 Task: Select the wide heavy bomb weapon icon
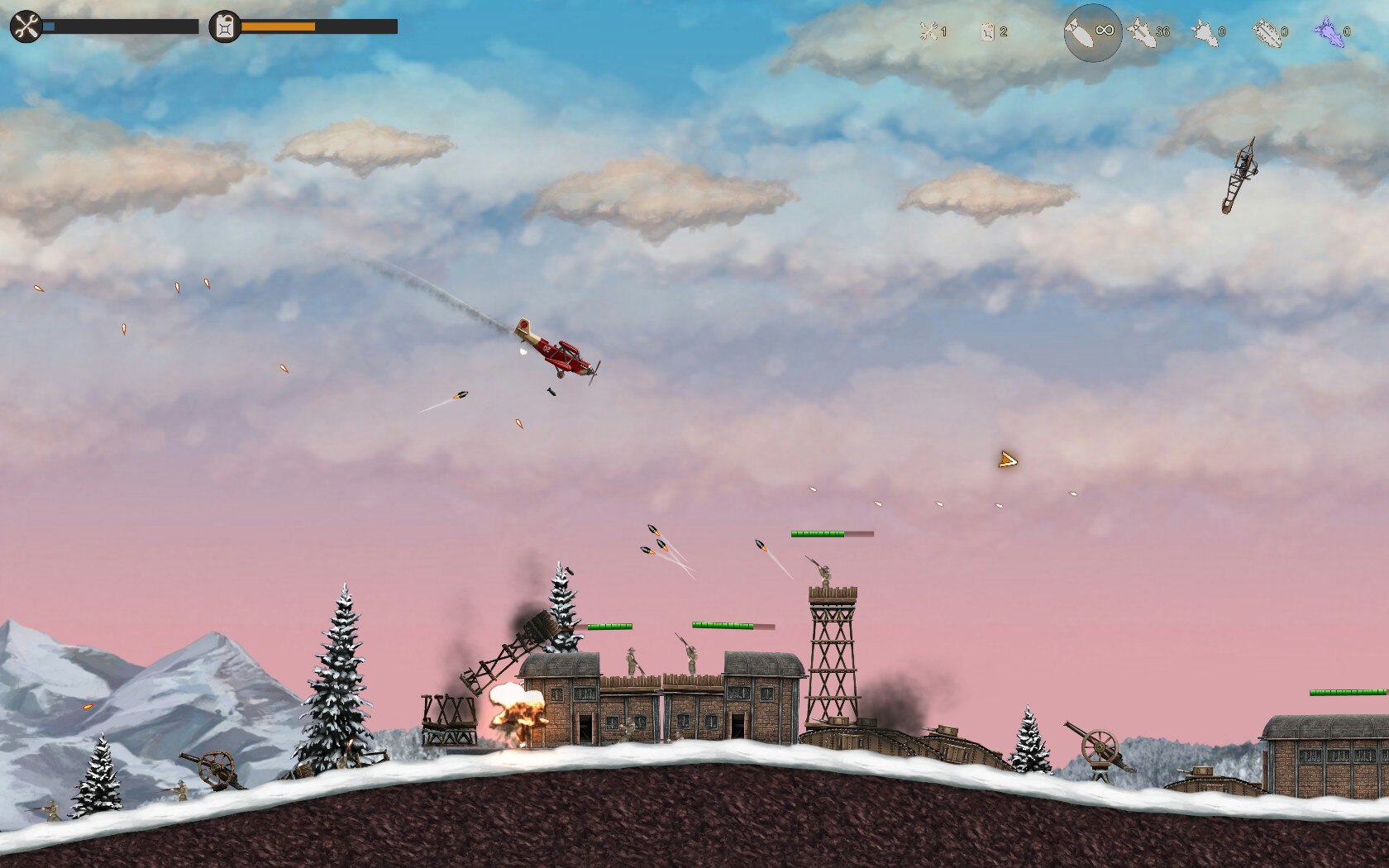pyautogui.click(x=1267, y=32)
